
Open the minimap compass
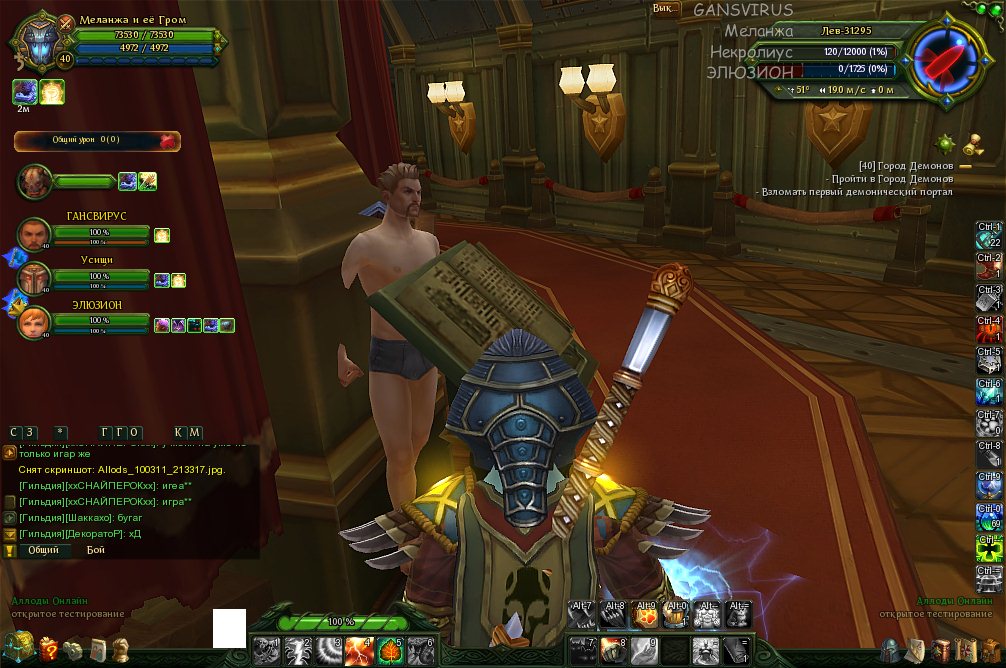pos(939,58)
